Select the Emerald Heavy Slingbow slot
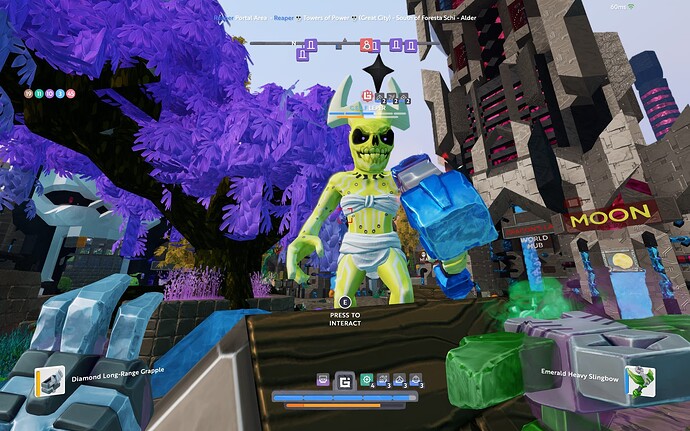The height and width of the screenshot is (431, 690). (632, 381)
